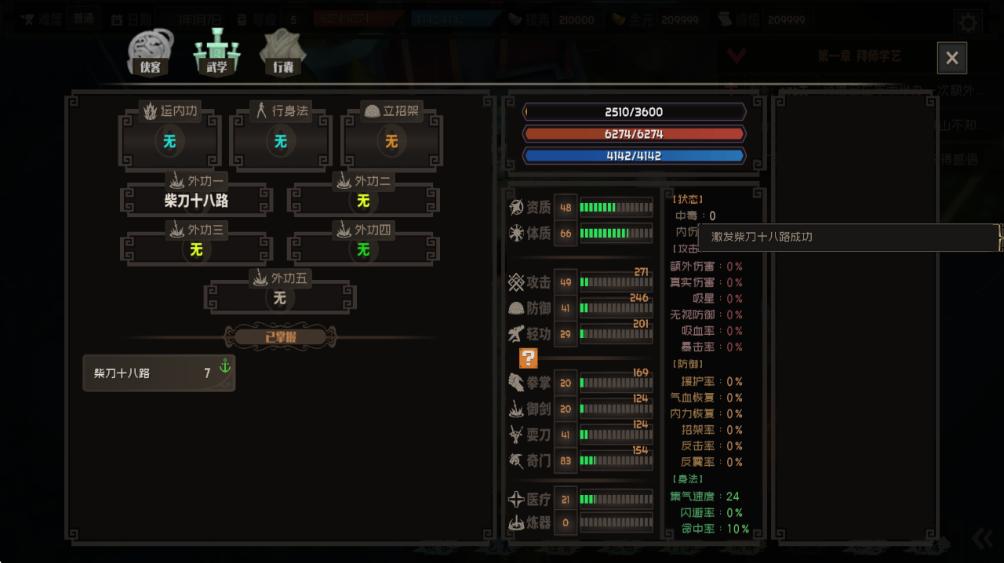Pick the empty 外功二 slot
Screen dimensions: 1004x563
click(x=363, y=200)
